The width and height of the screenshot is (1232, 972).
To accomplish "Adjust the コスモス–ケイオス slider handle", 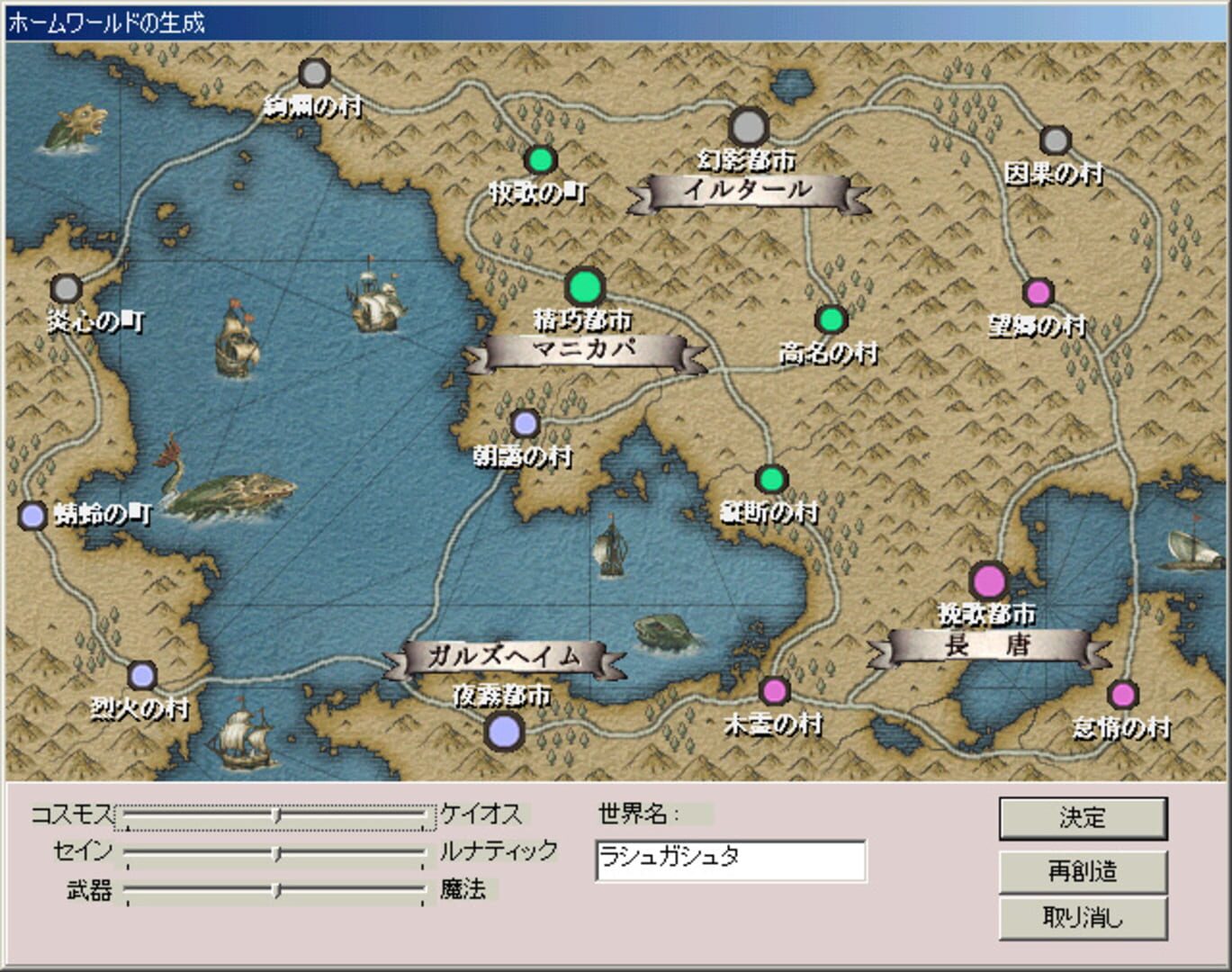I will click(276, 815).
